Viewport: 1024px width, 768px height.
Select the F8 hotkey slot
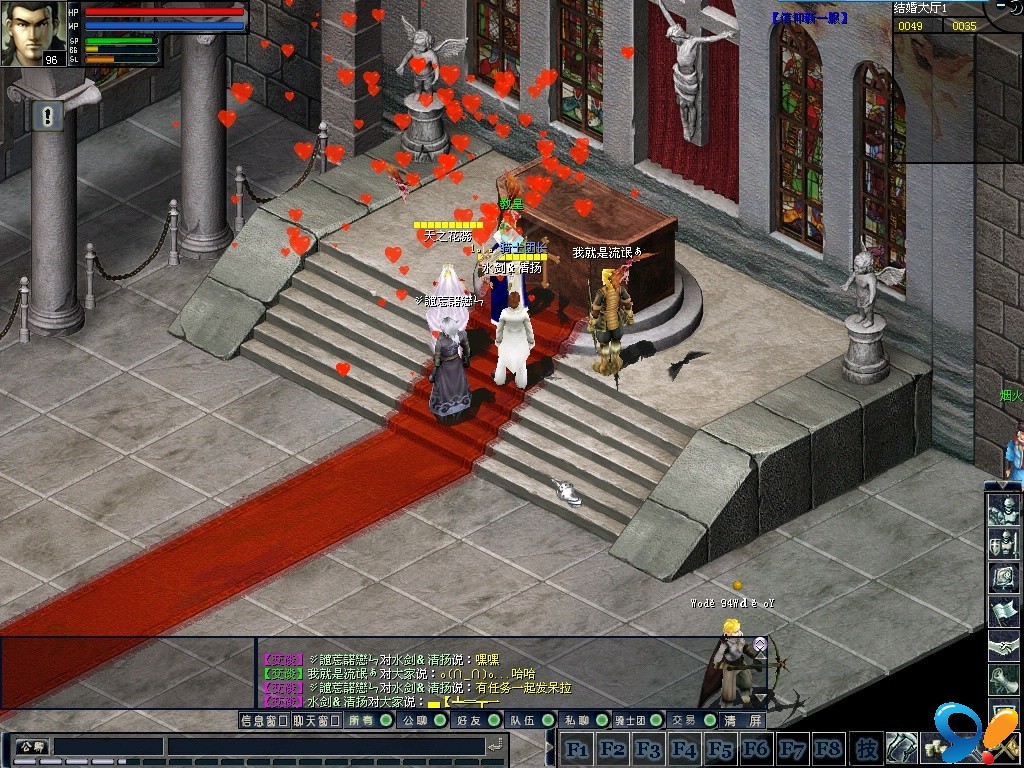click(828, 748)
